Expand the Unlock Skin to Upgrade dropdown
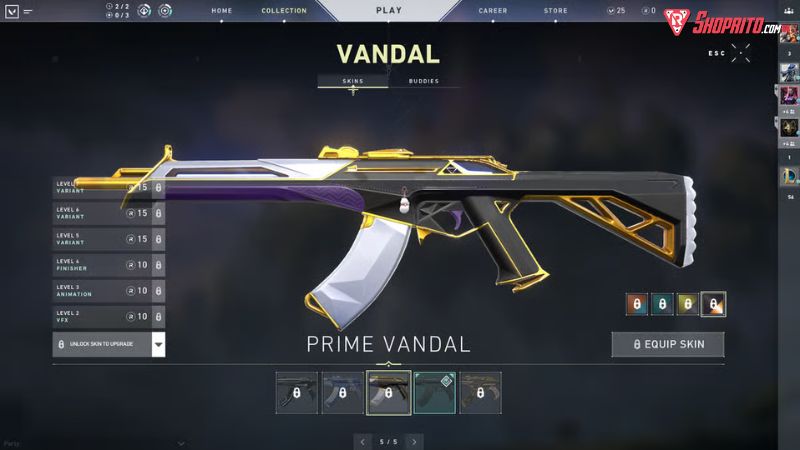800x450 pixels. point(158,345)
